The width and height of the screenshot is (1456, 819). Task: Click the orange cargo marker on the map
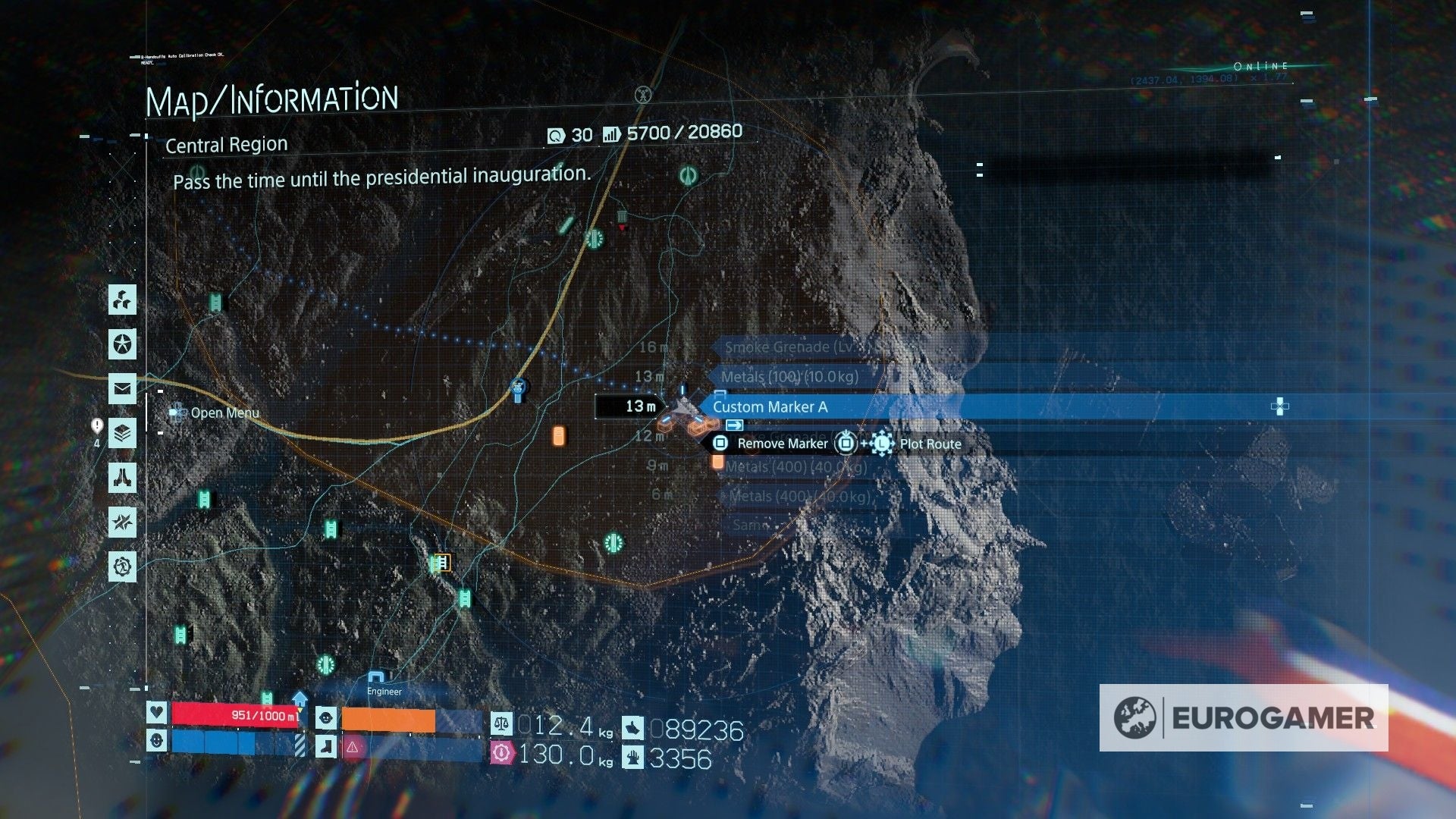pyautogui.click(x=559, y=434)
